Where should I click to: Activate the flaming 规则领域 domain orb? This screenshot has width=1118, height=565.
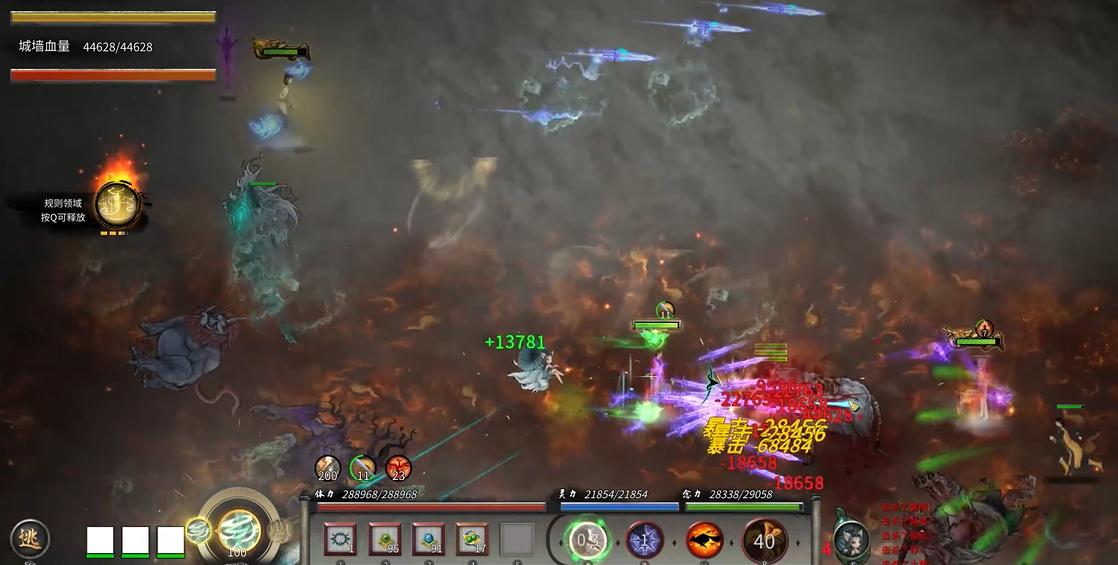(117, 204)
